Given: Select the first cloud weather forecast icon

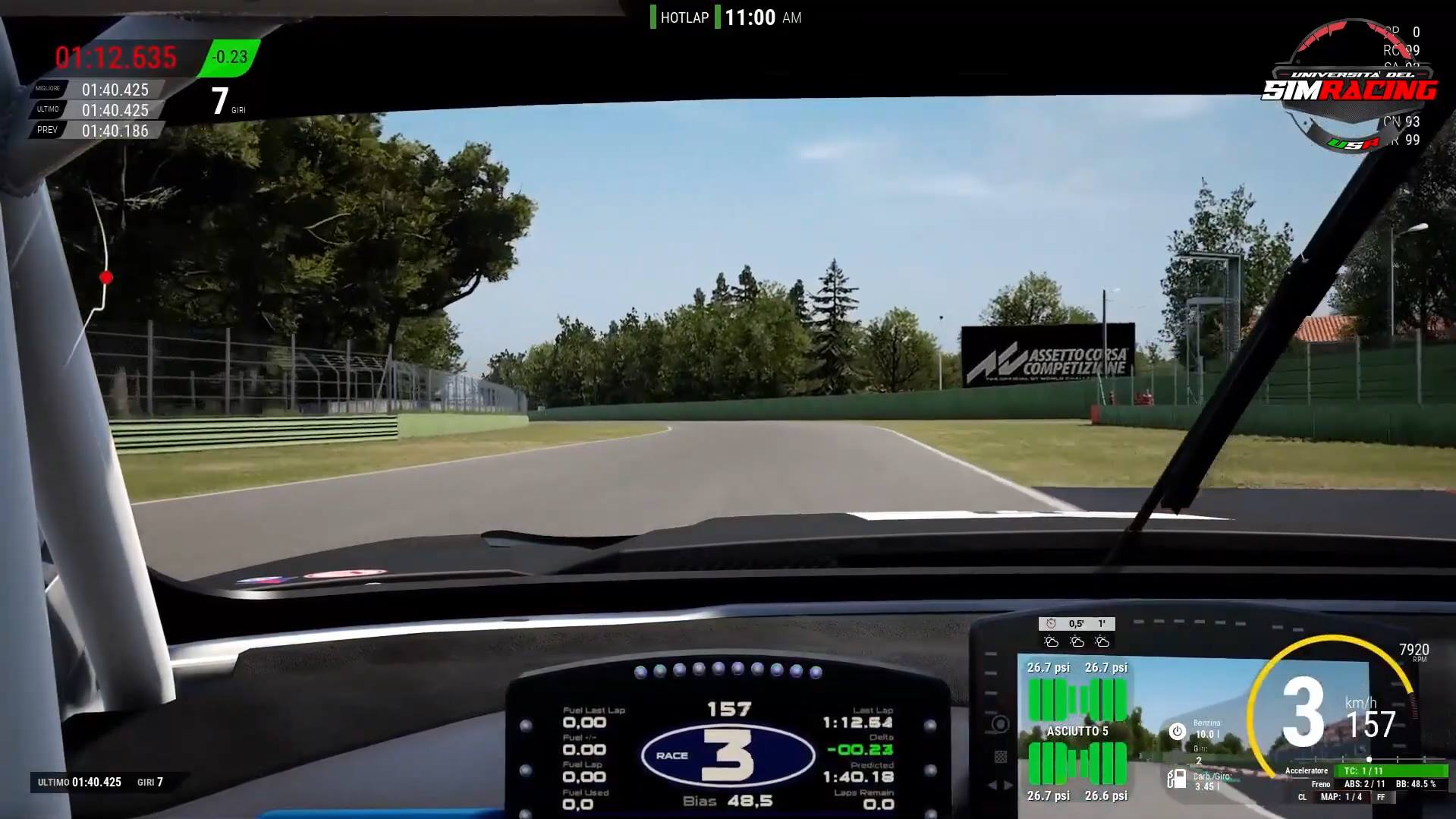Looking at the screenshot, I should pos(1052,643).
